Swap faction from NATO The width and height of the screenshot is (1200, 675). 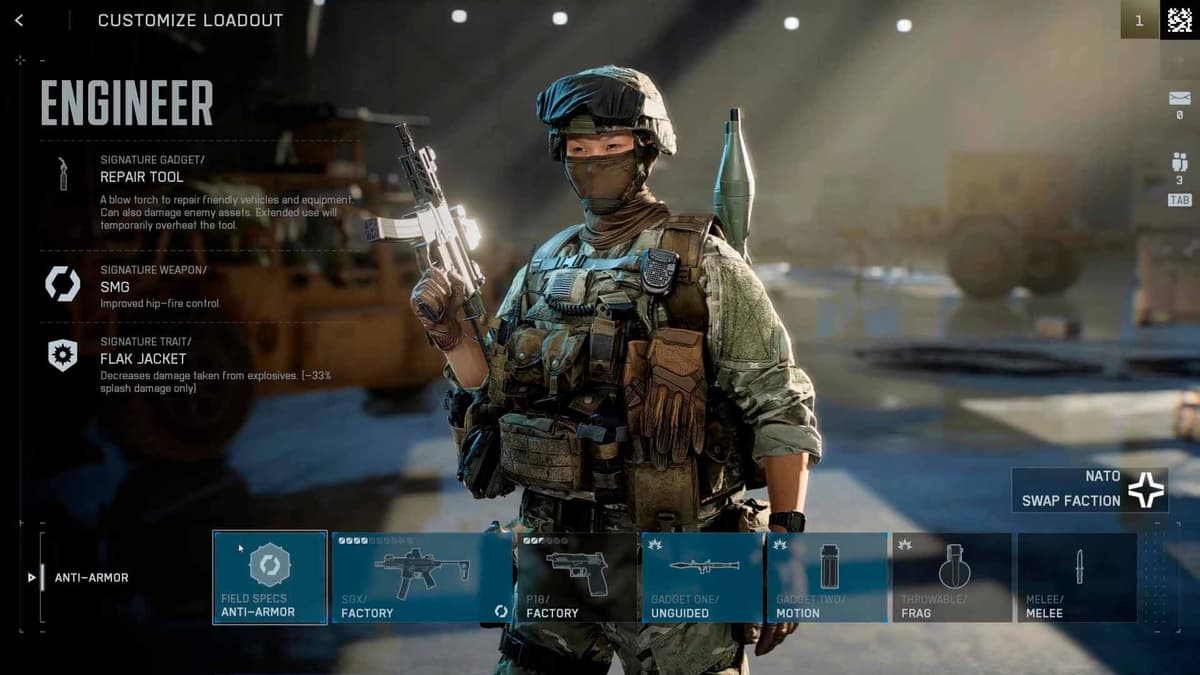tap(1089, 490)
